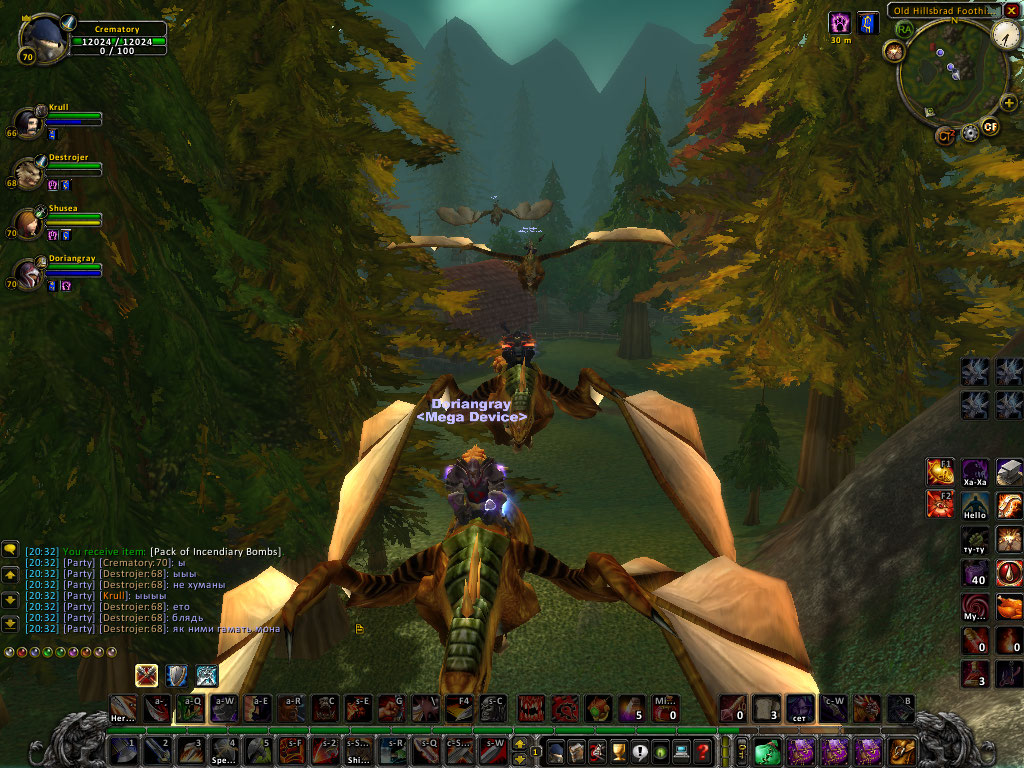Screen dimensions: 1024x768
Task: Click the red question mark help button
Action: click(x=704, y=750)
